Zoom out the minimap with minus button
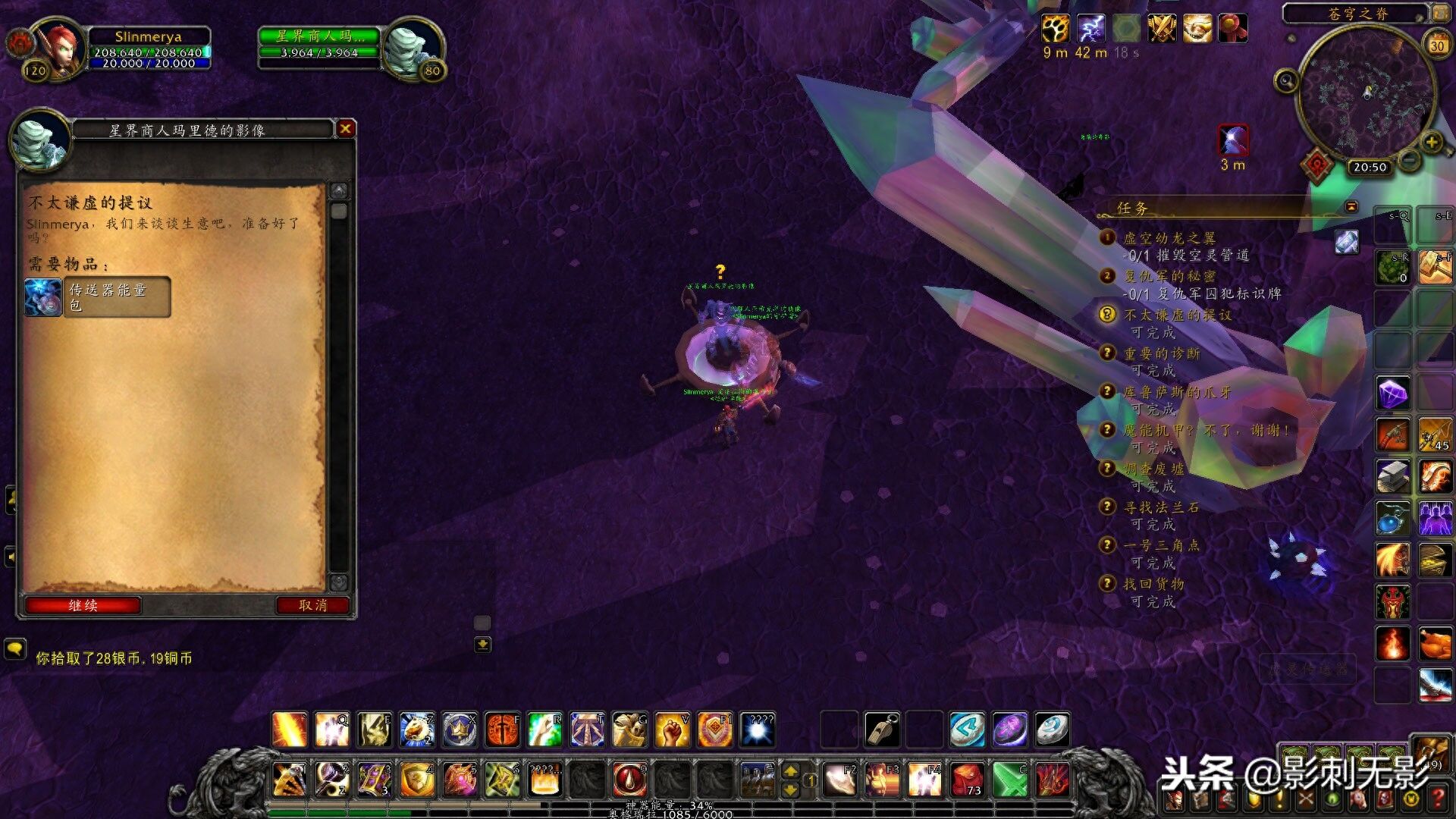 [1409, 160]
